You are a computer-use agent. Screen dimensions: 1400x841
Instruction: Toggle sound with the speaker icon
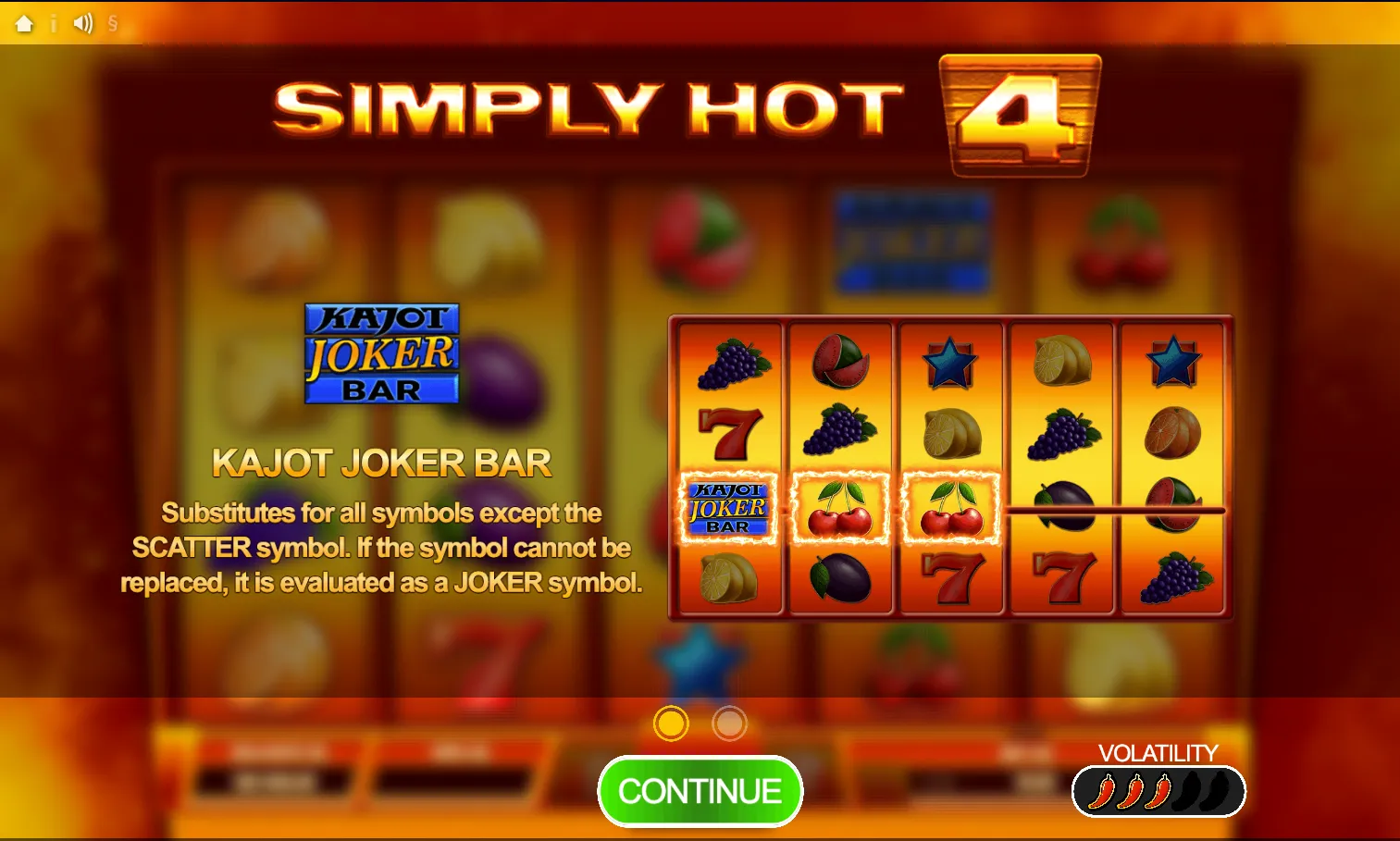(83, 23)
